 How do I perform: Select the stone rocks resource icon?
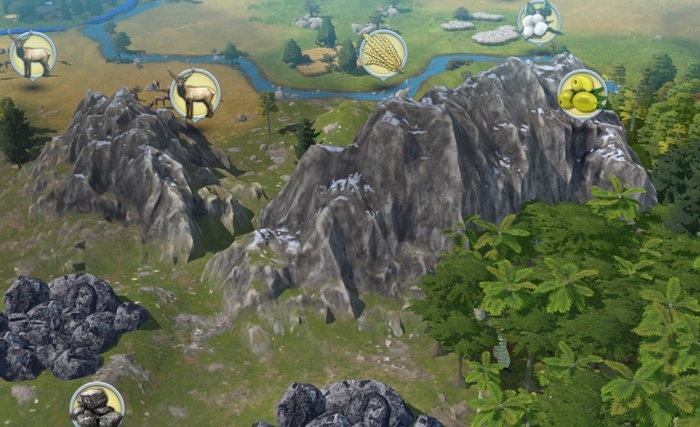(96, 405)
